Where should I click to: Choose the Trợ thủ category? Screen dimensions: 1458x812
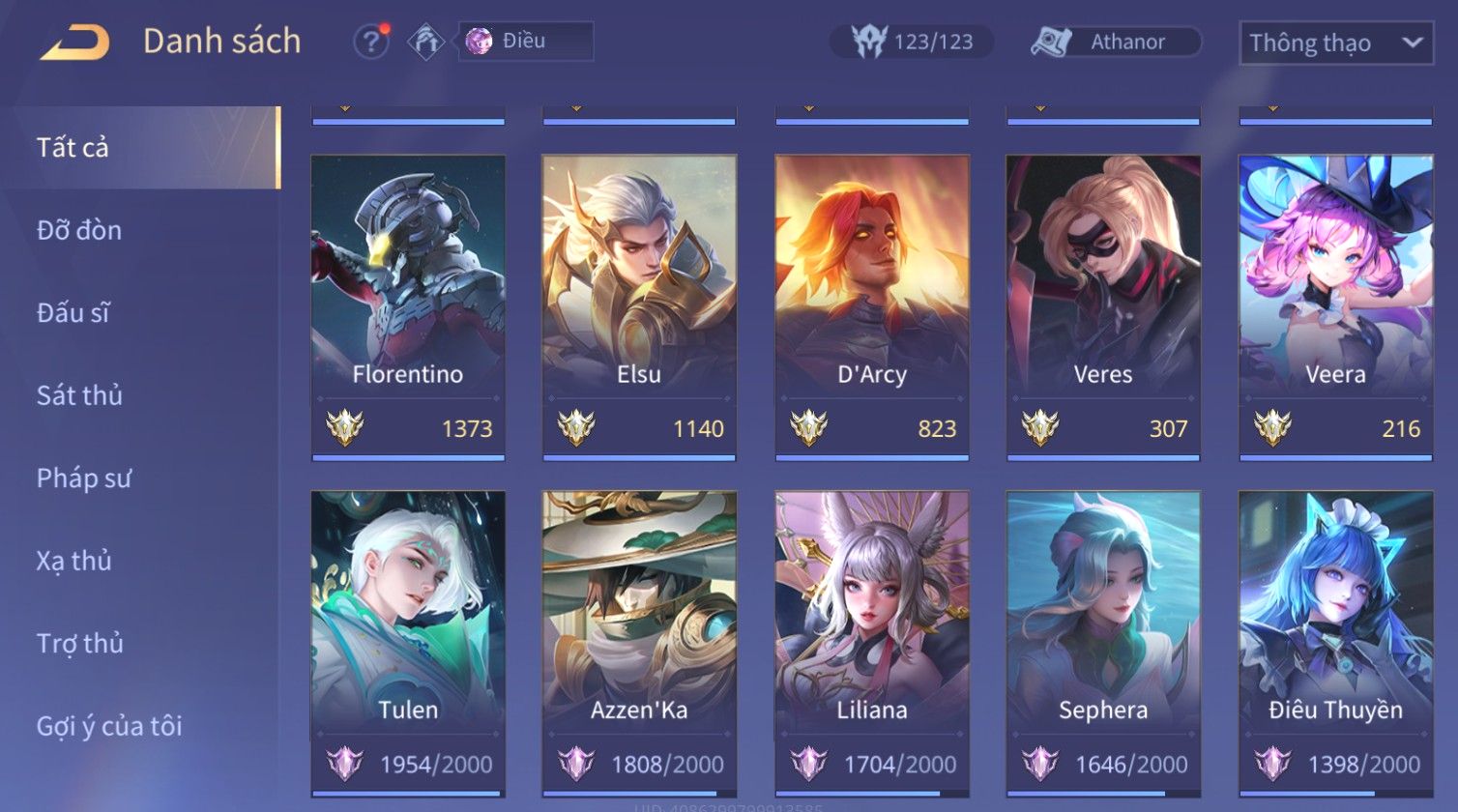pos(80,643)
